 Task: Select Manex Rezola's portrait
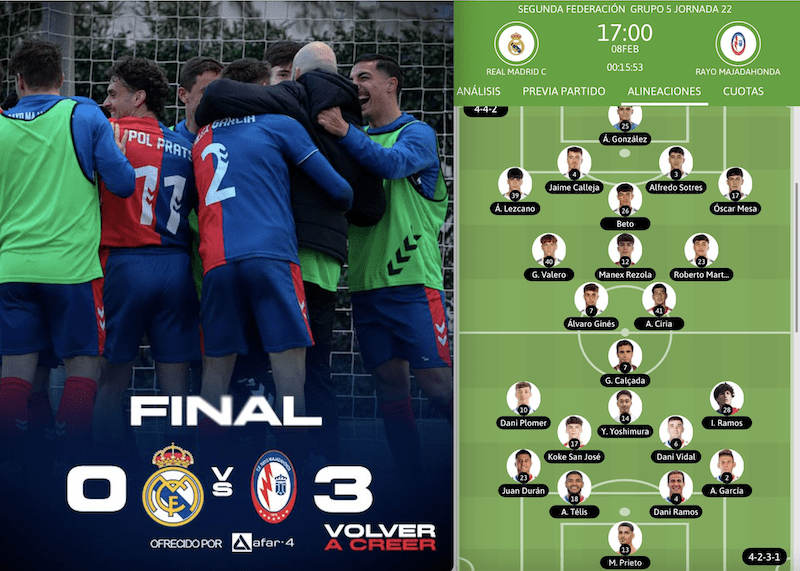[x=625, y=249]
